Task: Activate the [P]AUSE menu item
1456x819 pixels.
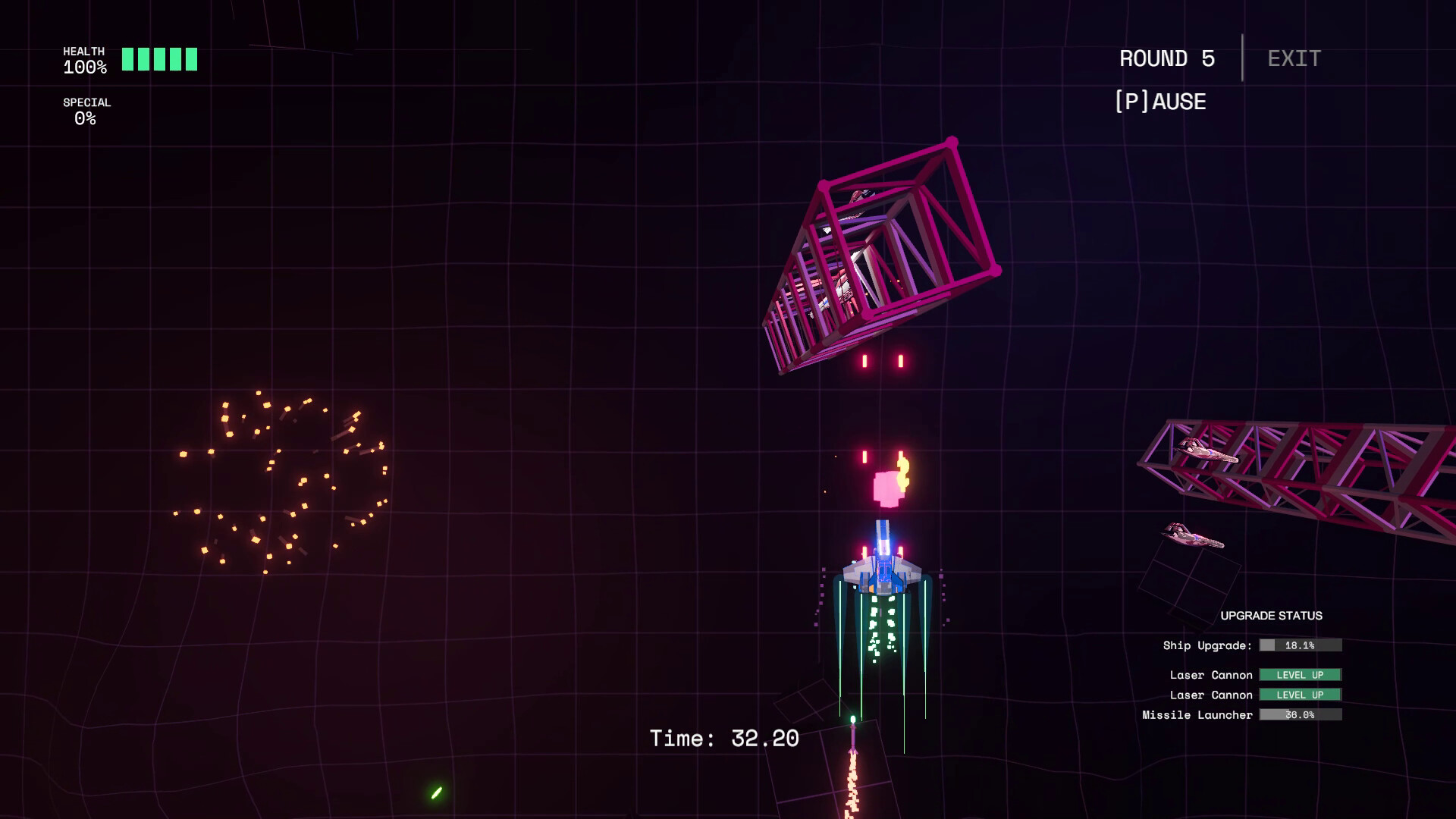Action: 1160,101
